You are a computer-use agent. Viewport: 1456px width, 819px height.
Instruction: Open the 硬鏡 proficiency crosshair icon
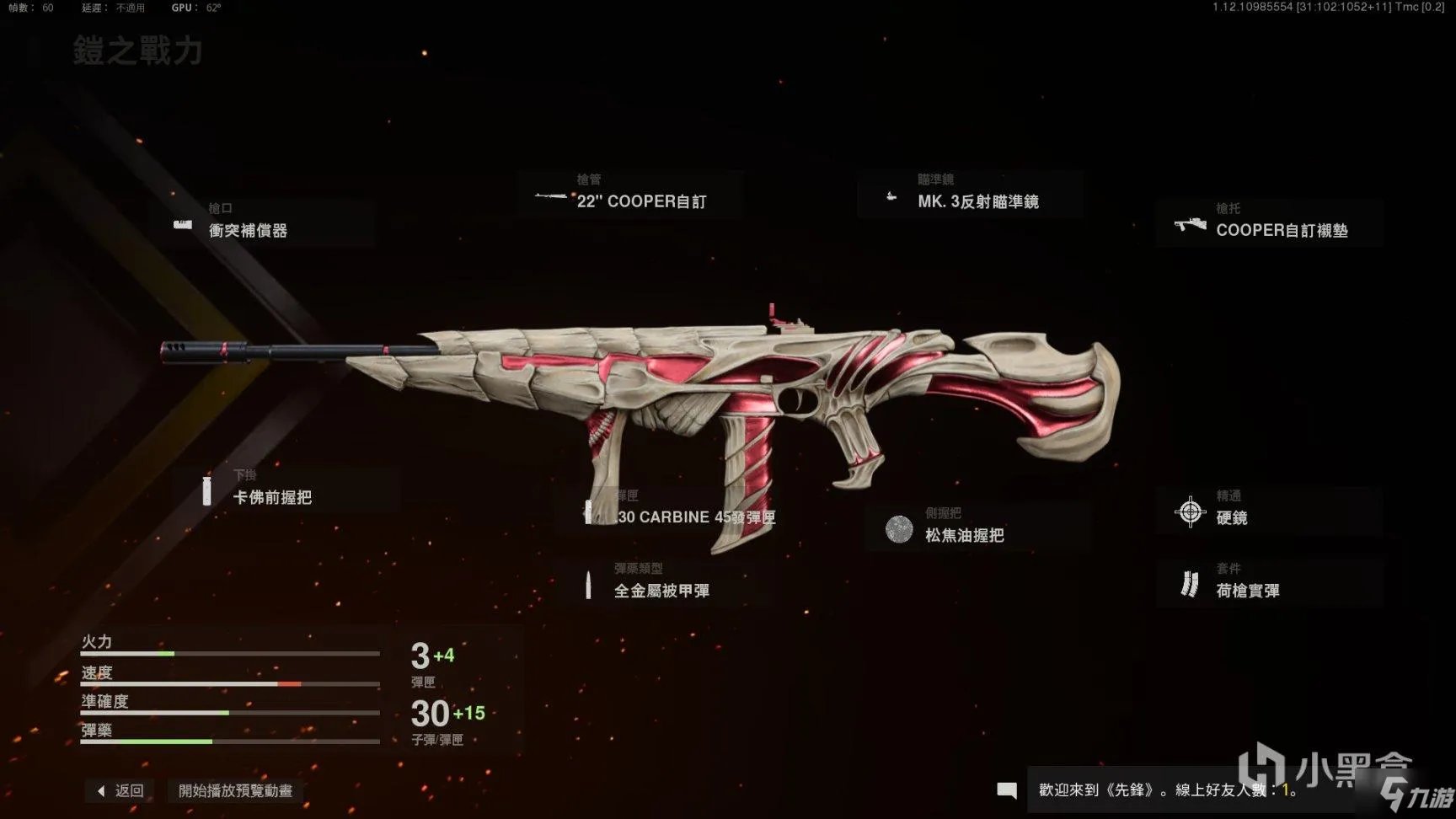click(x=1191, y=511)
